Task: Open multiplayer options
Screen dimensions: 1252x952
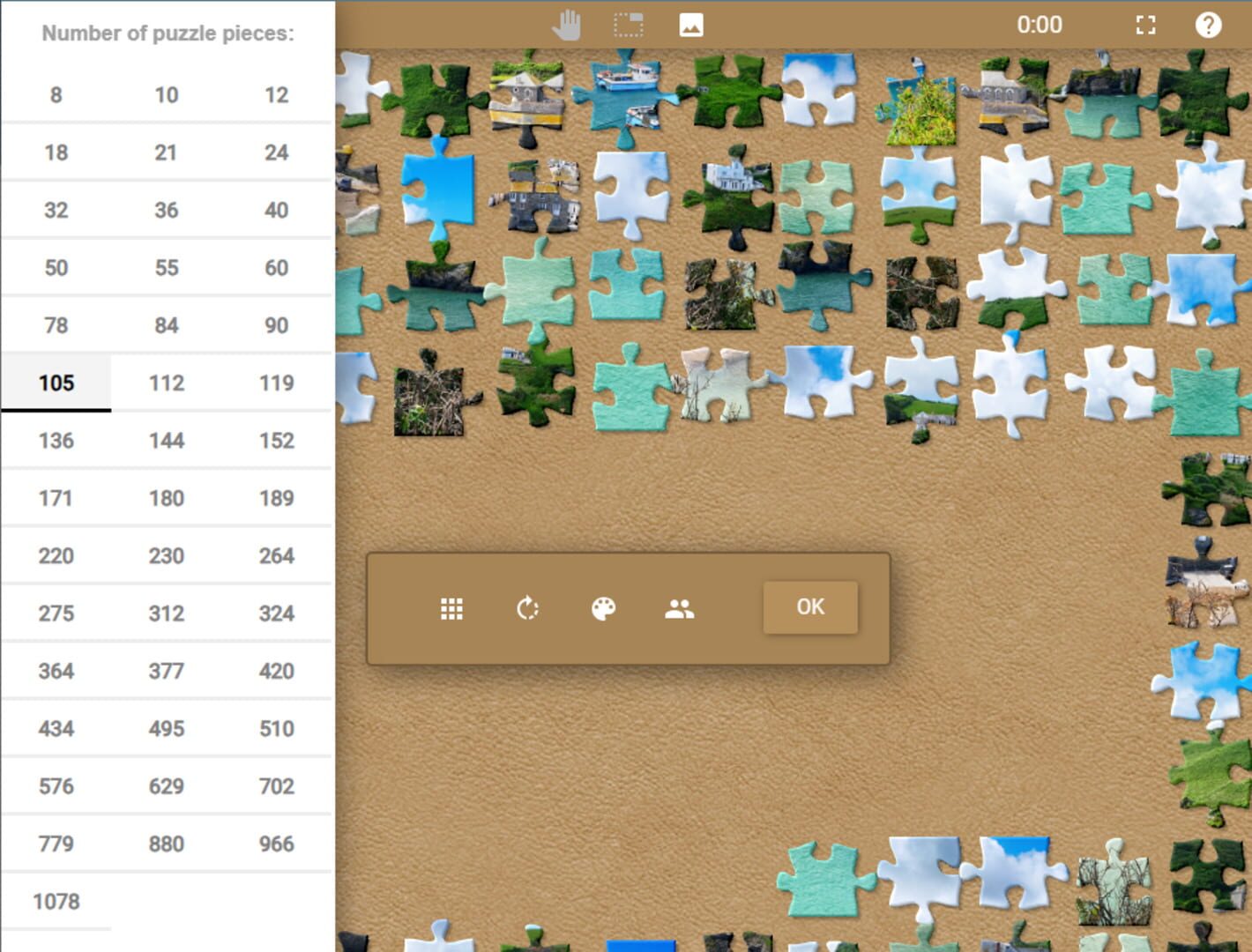Action: [678, 607]
